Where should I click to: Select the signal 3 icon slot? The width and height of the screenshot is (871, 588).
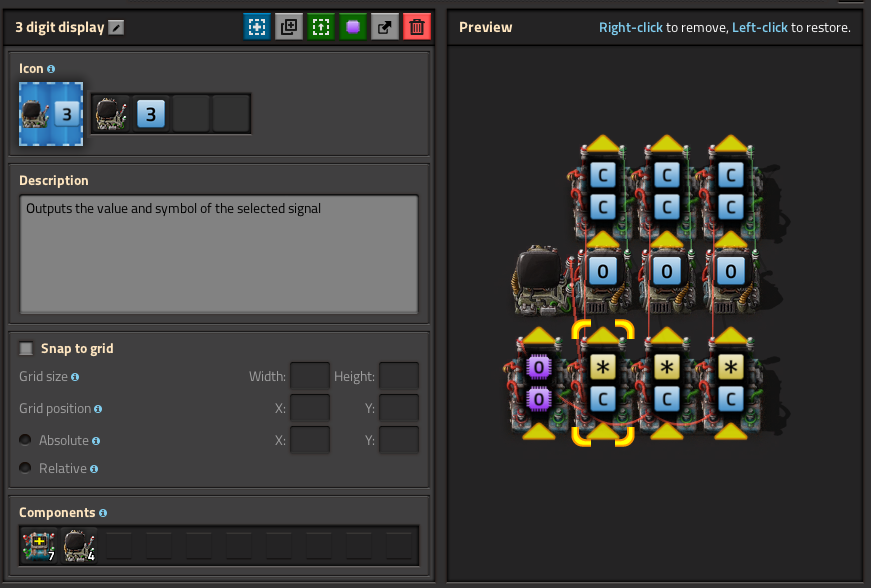[x=151, y=114]
